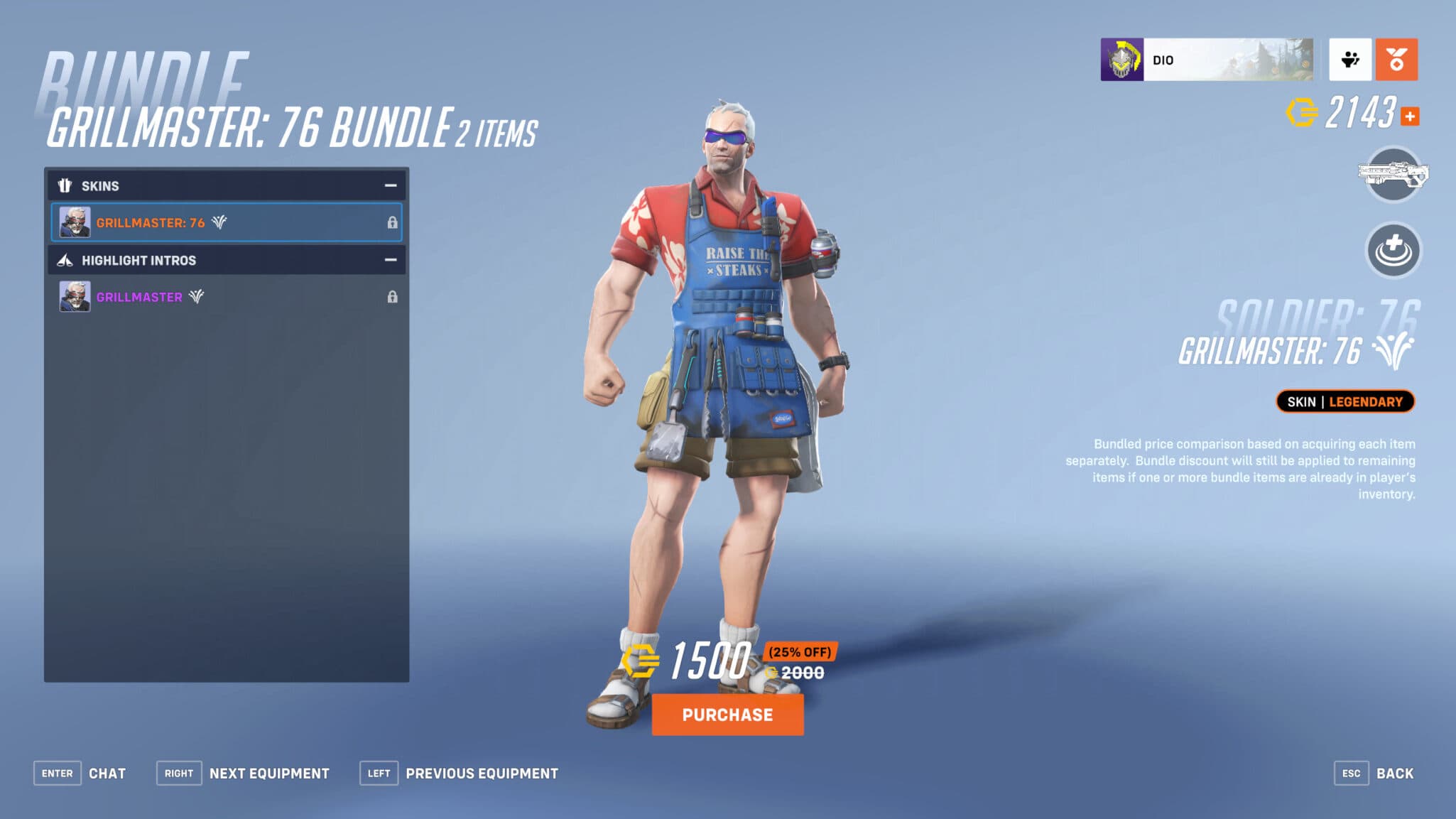1456x819 pixels.
Task: Open the Battle Pass icon
Action: pyautogui.click(x=1396, y=59)
